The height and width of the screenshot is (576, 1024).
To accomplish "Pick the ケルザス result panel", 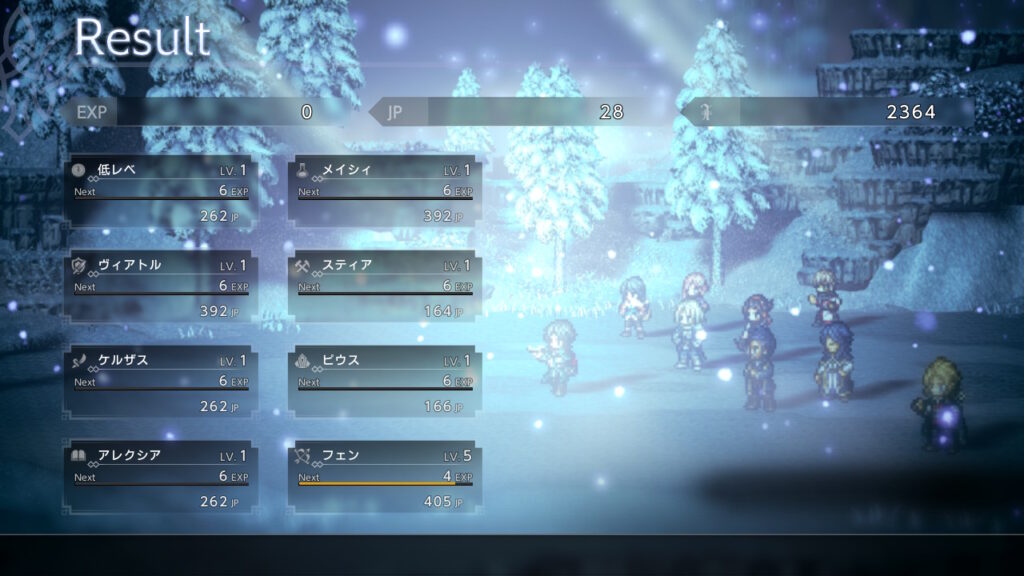I will tap(160, 381).
